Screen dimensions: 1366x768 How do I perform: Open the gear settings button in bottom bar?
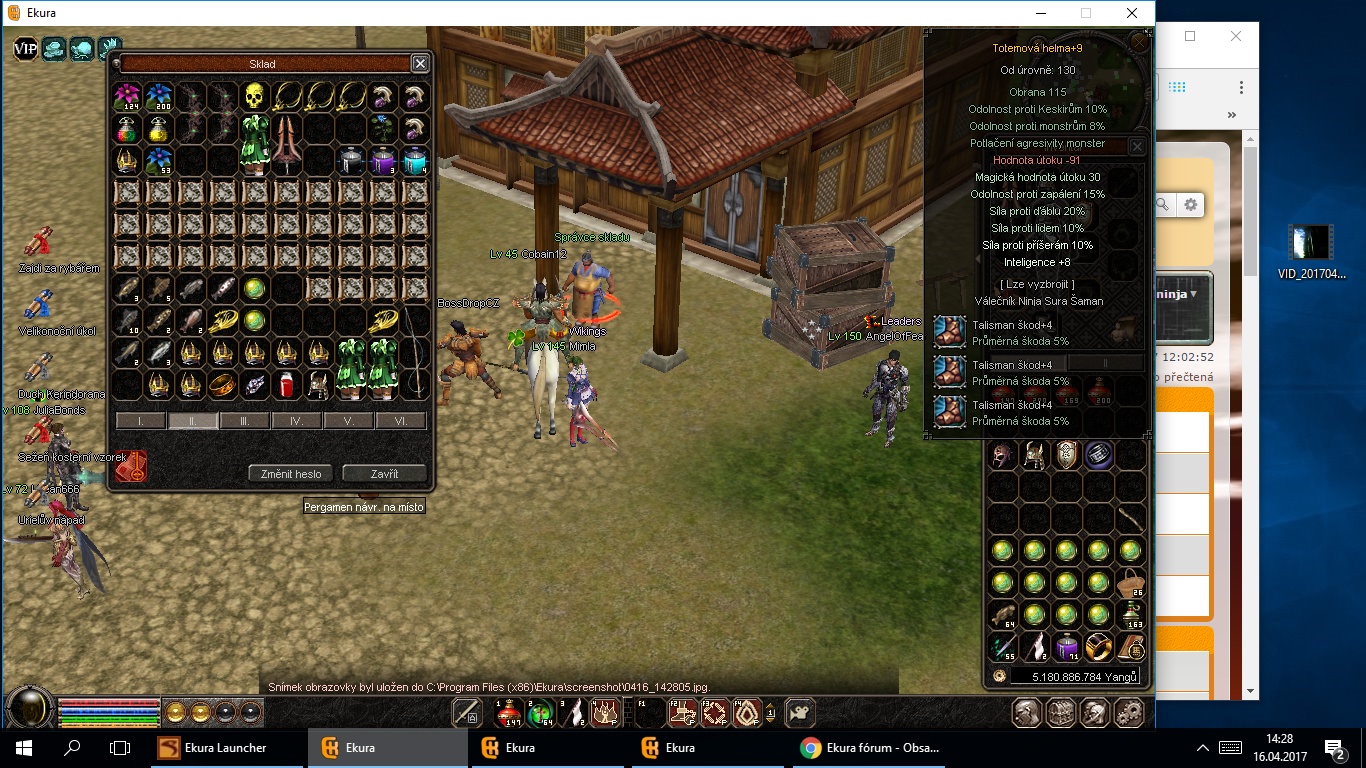[1129, 713]
